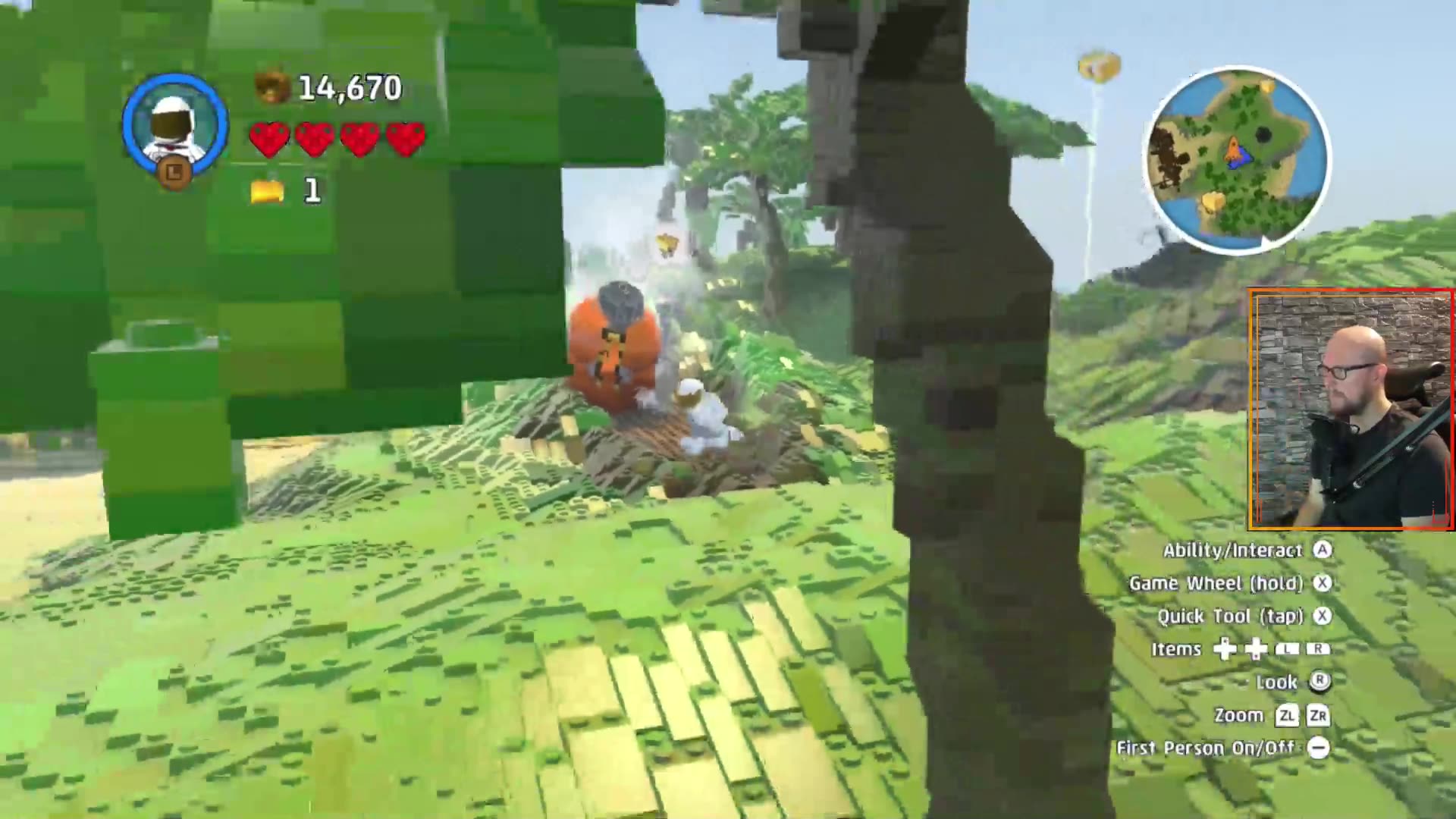Select the rocket icon on the minimap
This screenshot has width=1456, height=819.
[x=1234, y=147]
